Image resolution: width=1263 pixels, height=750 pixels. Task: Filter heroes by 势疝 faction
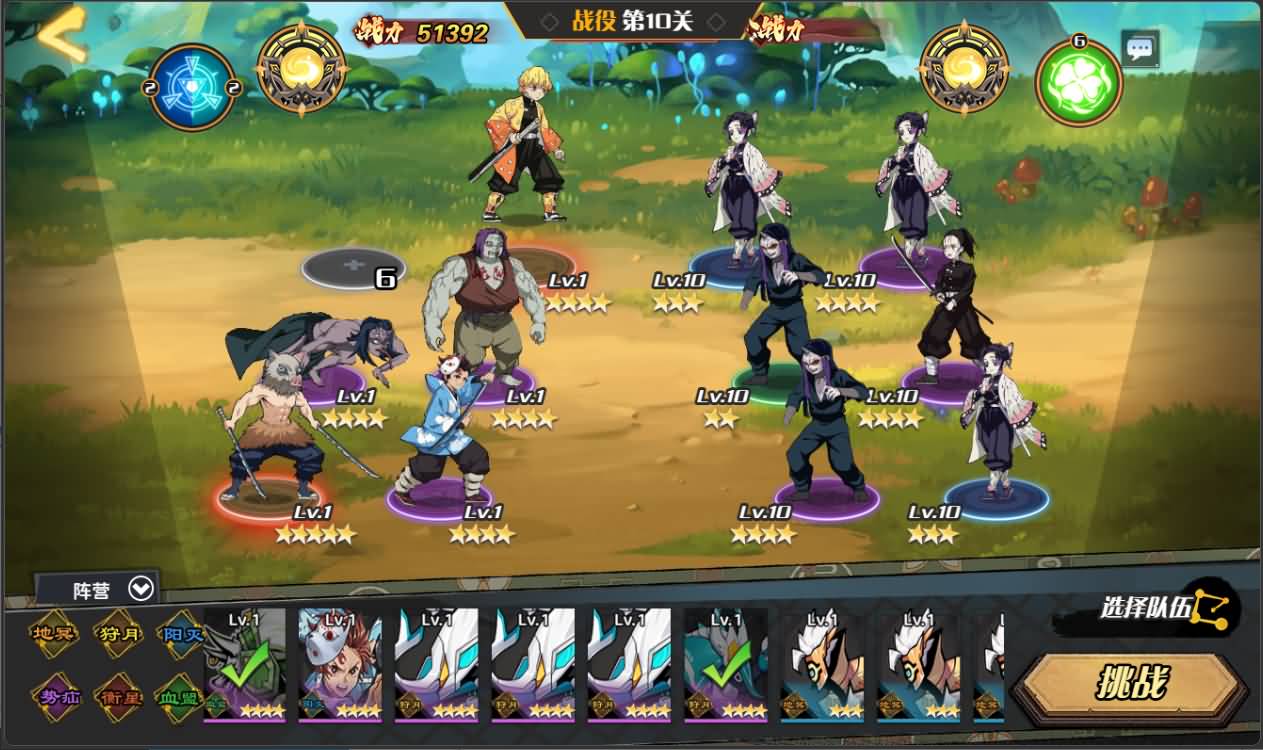click(x=54, y=696)
